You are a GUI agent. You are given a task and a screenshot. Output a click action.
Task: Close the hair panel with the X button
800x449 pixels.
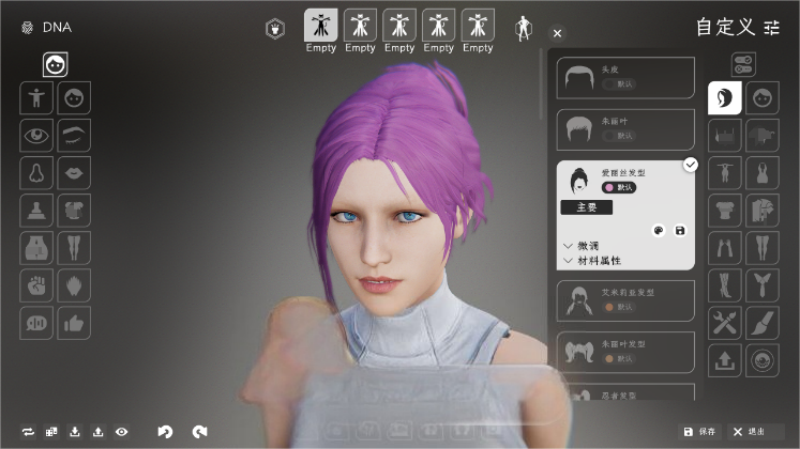point(558,33)
